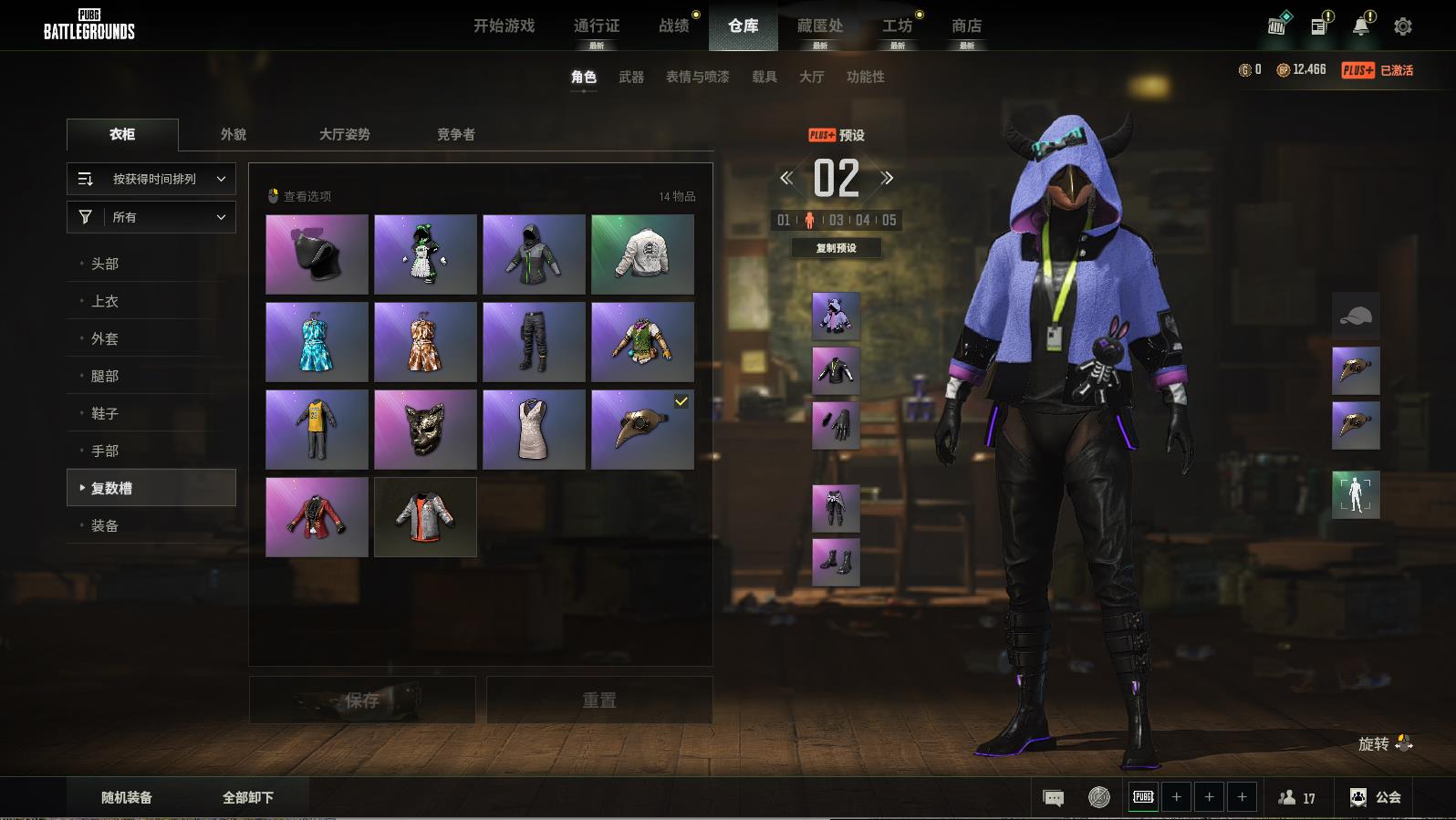
Task: Open the settings gear icon
Action: 1403,26
